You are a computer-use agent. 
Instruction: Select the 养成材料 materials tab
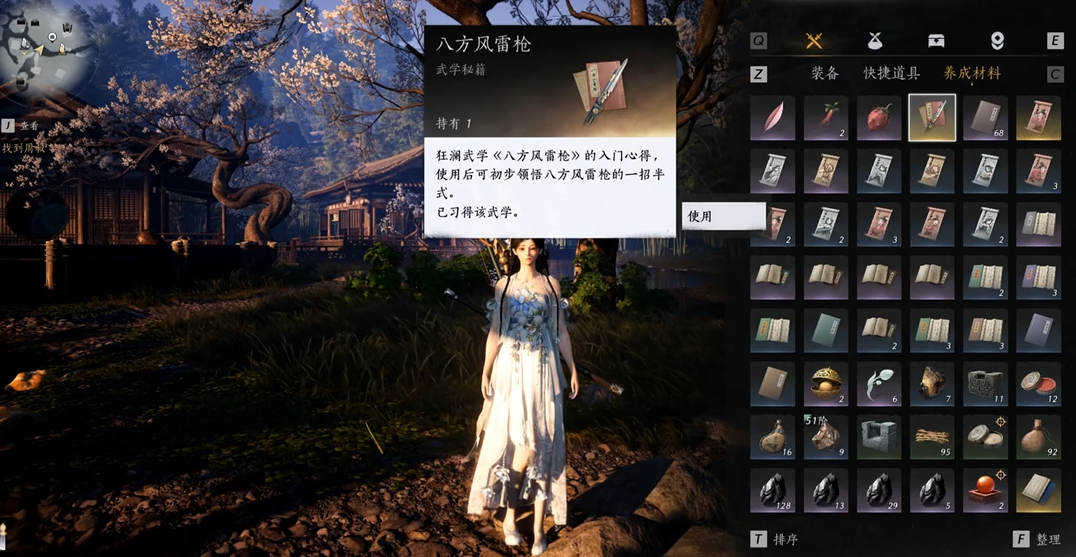click(x=972, y=73)
